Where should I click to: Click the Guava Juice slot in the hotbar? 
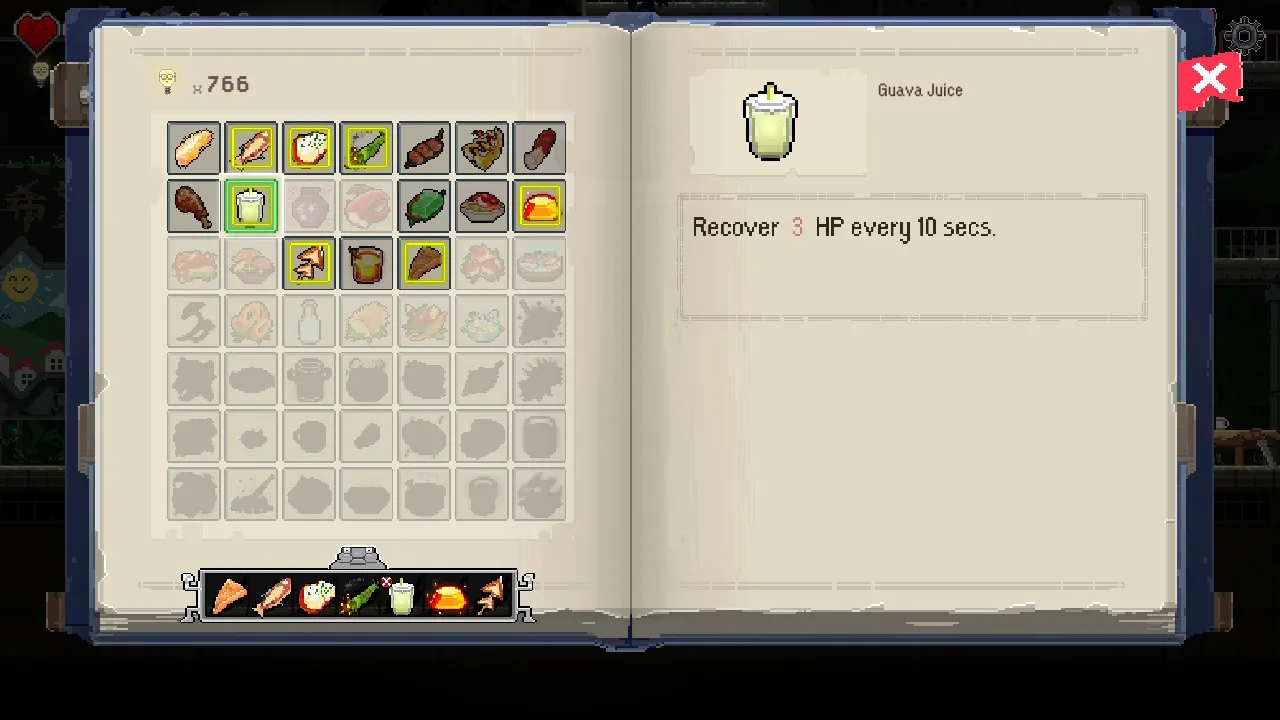400,595
